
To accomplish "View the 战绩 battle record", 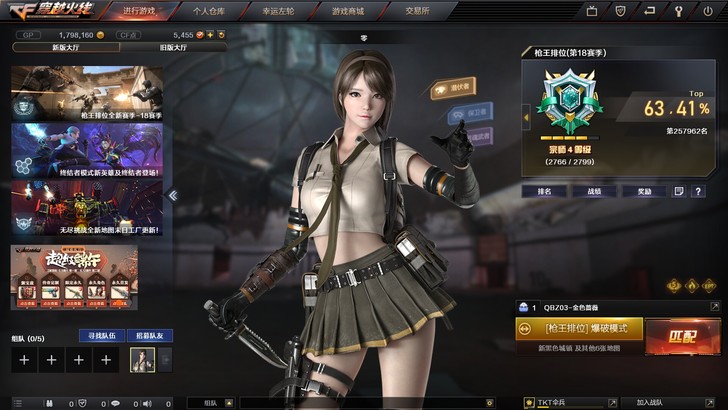I will (x=594, y=190).
